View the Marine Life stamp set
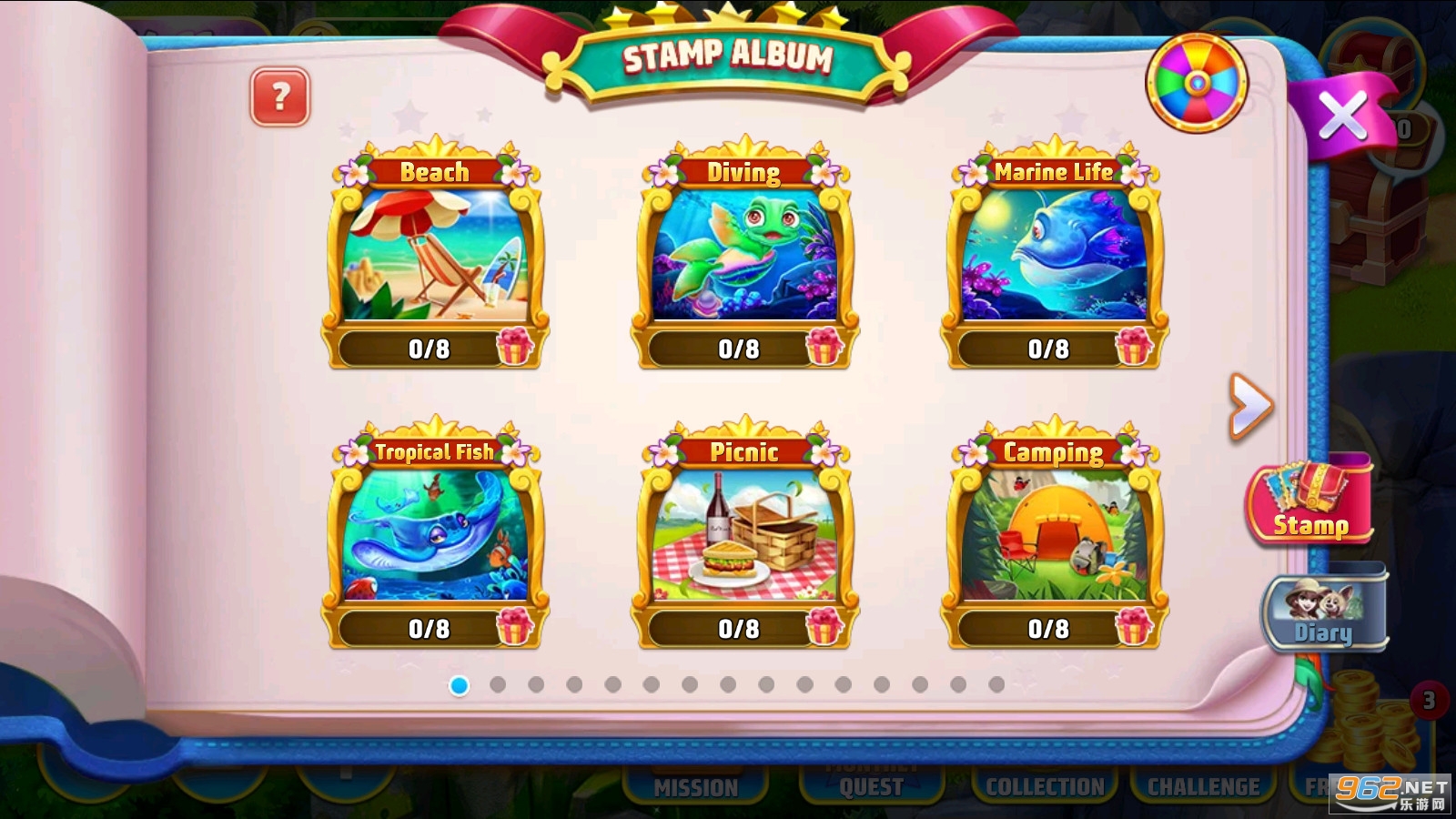The width and height of the screenshot is (1456, 819). pyautogui.click(x=1053, y=253)
